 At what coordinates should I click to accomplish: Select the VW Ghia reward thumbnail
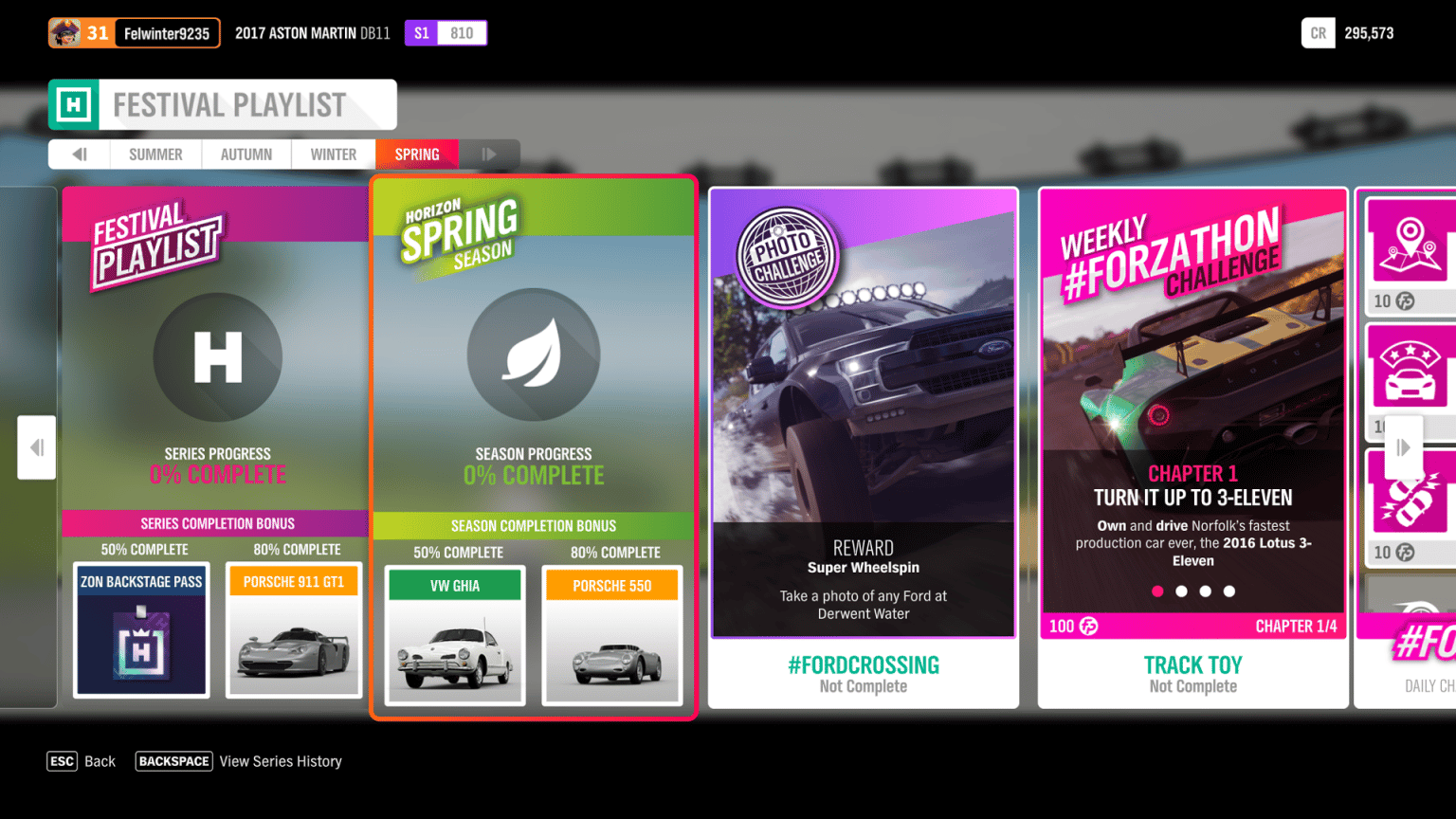coord(455,637)
